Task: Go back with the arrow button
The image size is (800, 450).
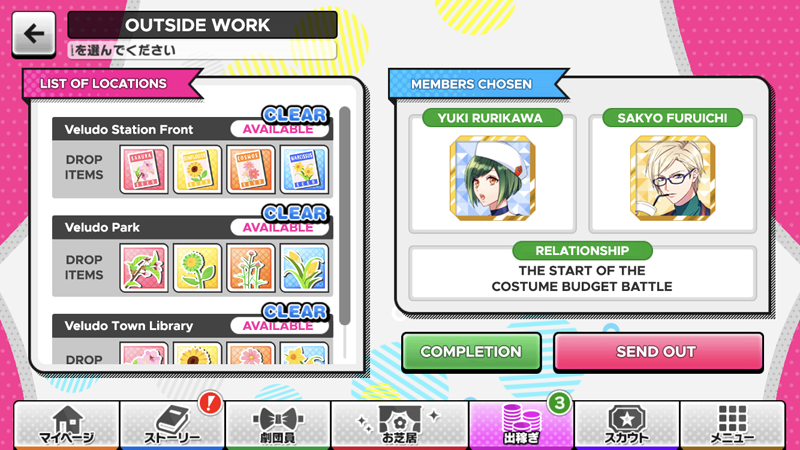Action: 34,34
